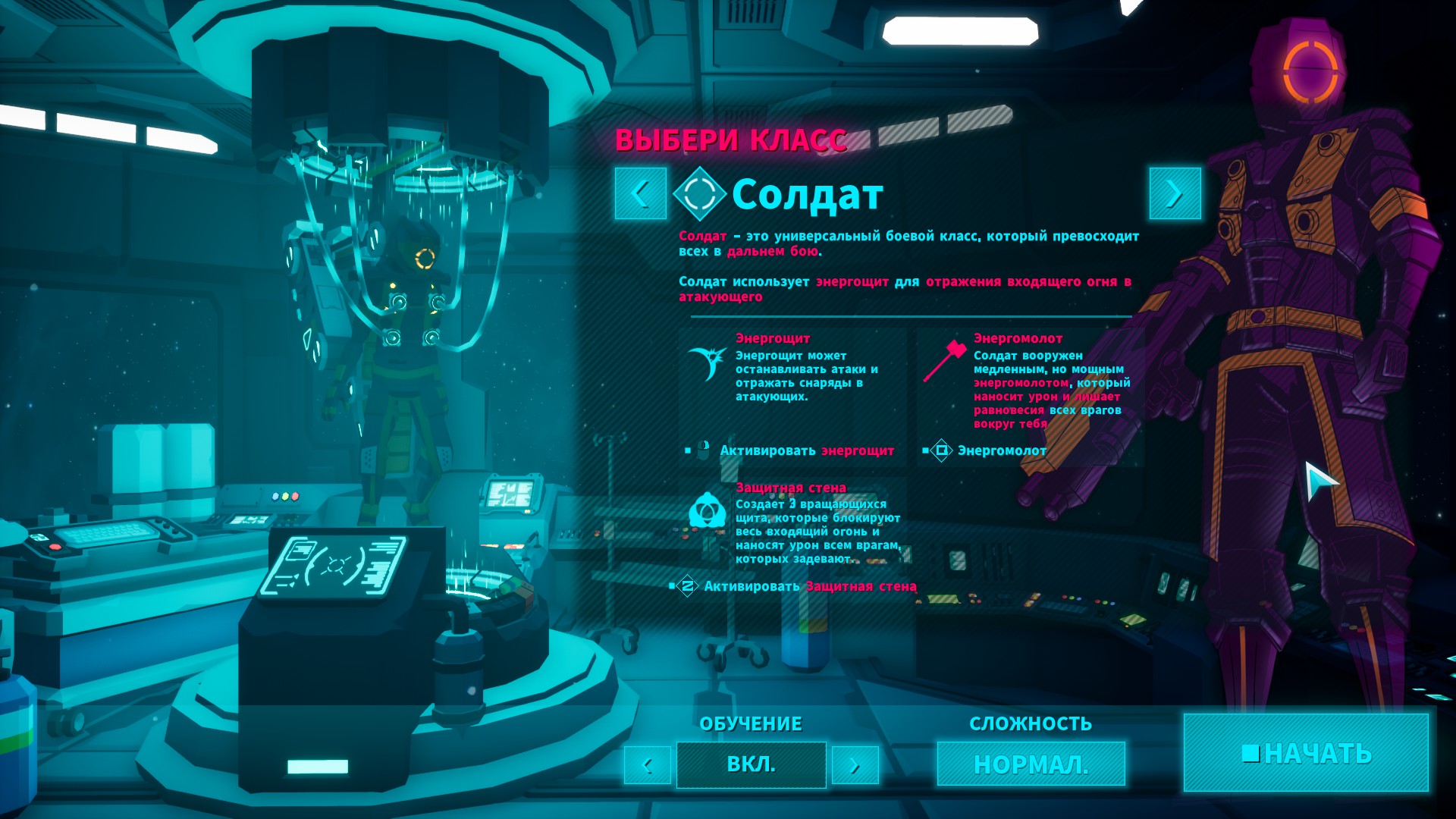
Task: Select the Защитная стена ability icon
Action: [707, 510]
